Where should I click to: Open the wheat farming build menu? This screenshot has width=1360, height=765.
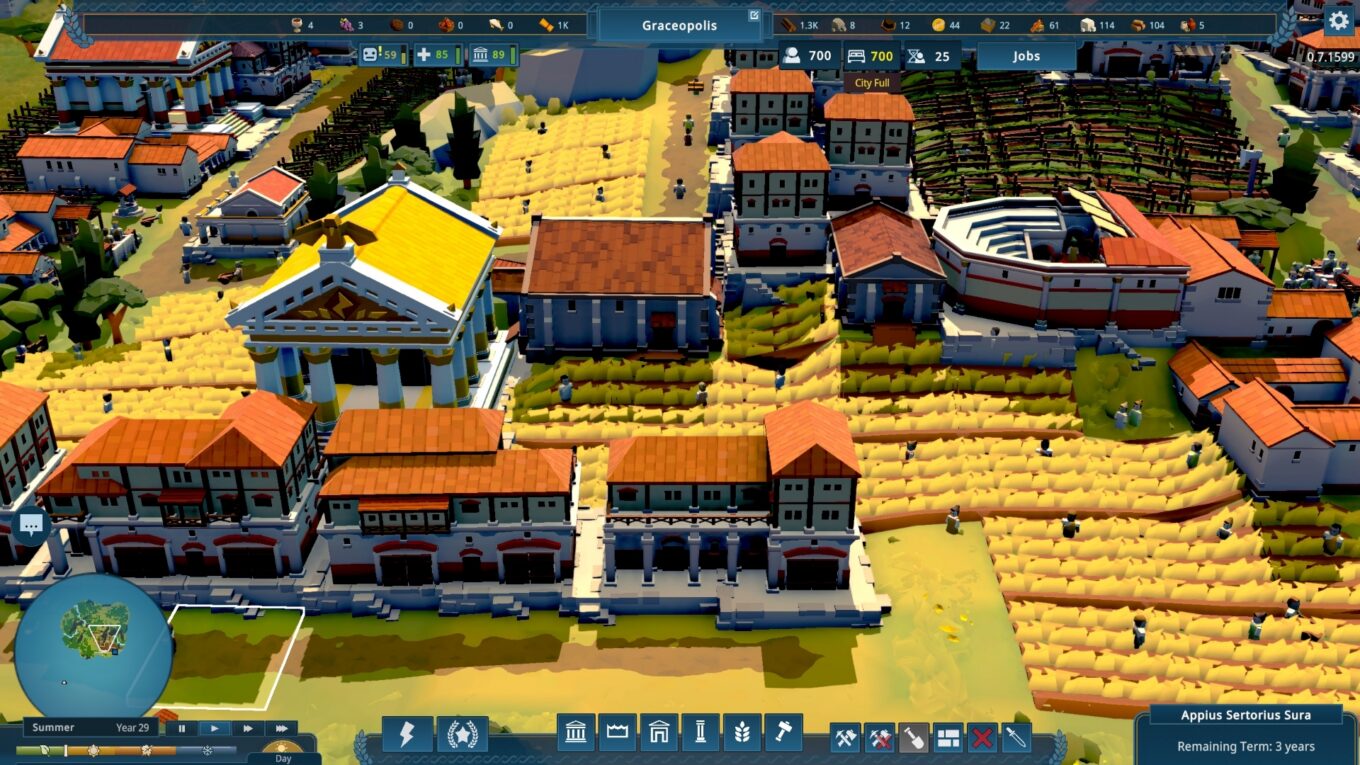point(743,735)
